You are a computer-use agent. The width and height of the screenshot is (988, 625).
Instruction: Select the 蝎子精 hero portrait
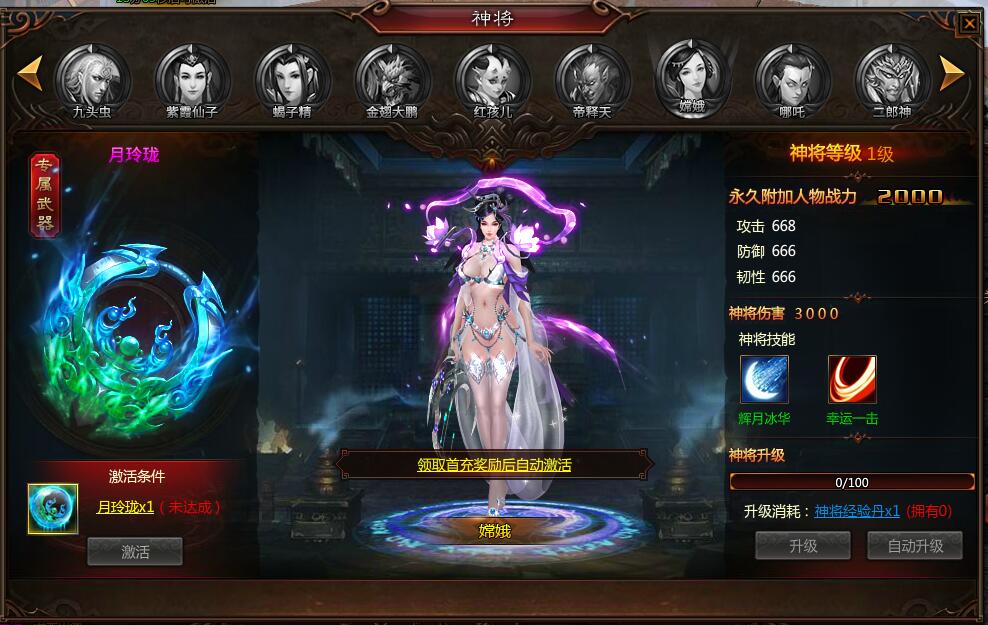[x=292, y=76]
